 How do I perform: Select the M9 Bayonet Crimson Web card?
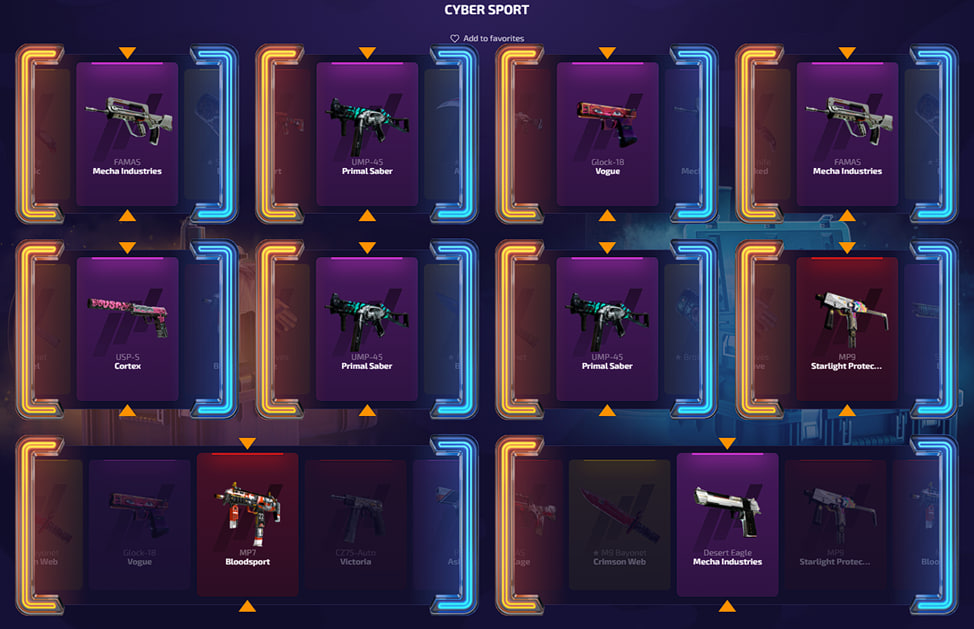click(619, 524)
